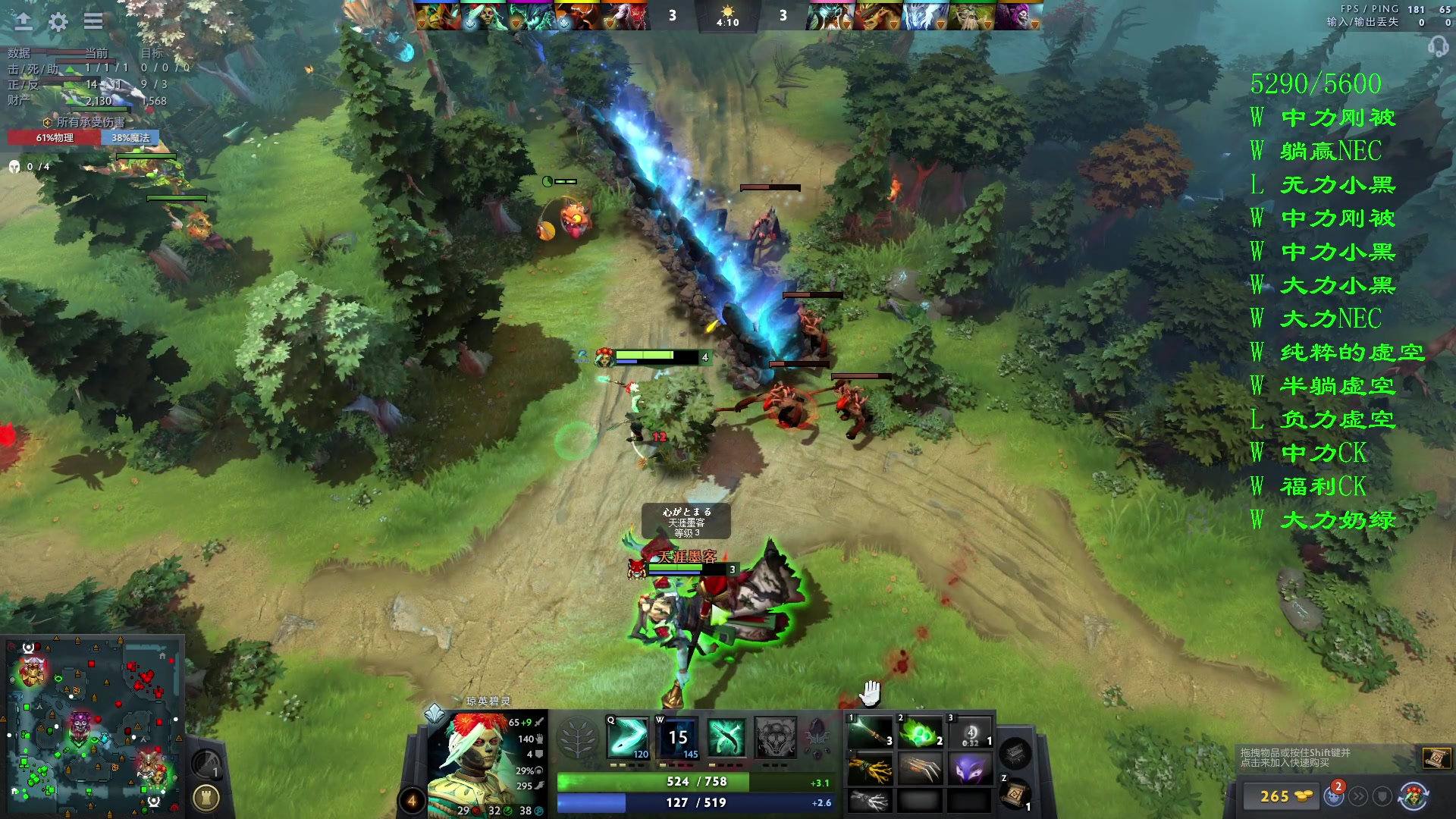Use the green item with 2 charges
Image resolution: width=1456 pixels, height=819 pixels.
coord(920,733)
